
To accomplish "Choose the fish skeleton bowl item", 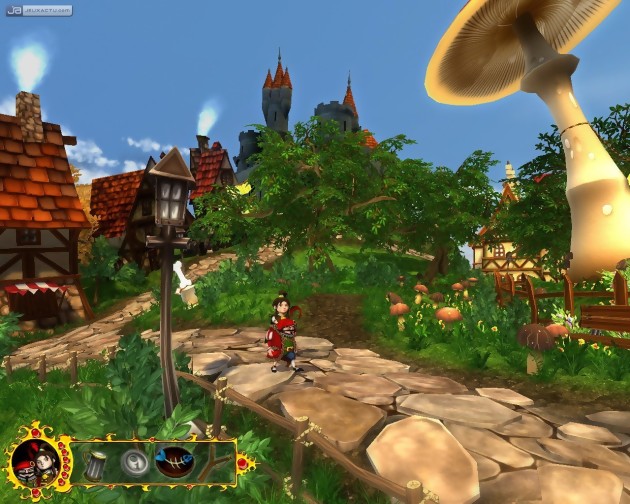I will (175, 462).
